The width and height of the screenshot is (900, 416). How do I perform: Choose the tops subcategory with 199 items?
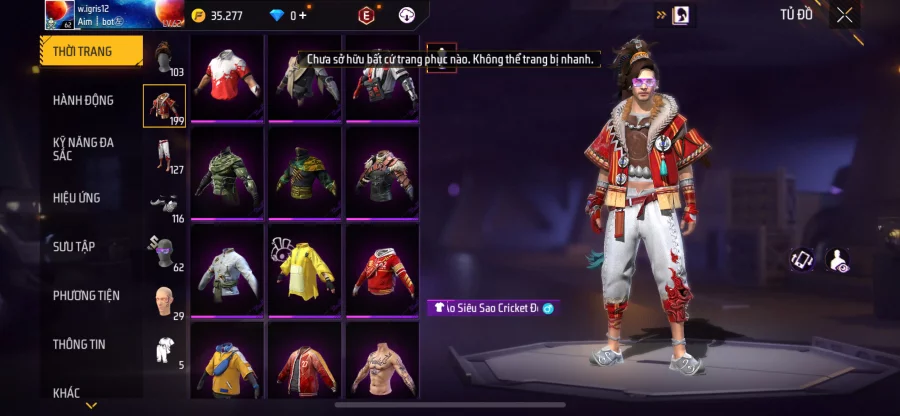164,105
